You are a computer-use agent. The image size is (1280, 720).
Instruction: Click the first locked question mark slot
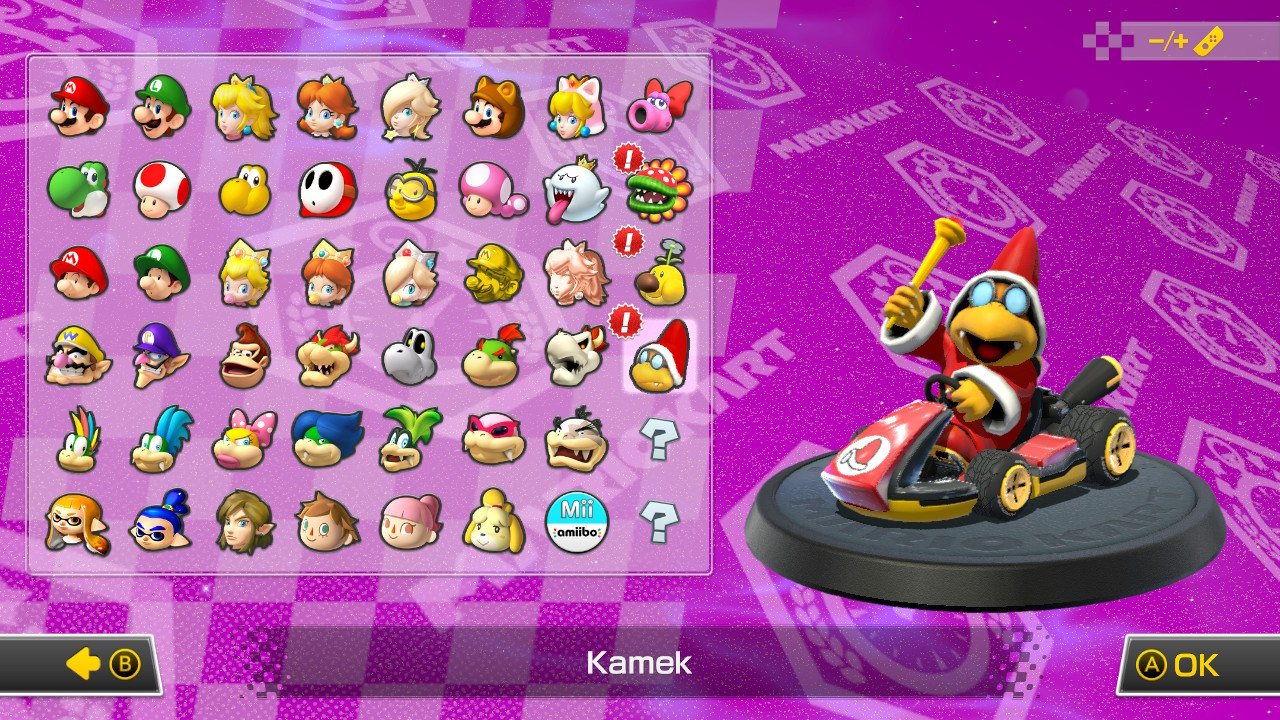tap(658, 437)
